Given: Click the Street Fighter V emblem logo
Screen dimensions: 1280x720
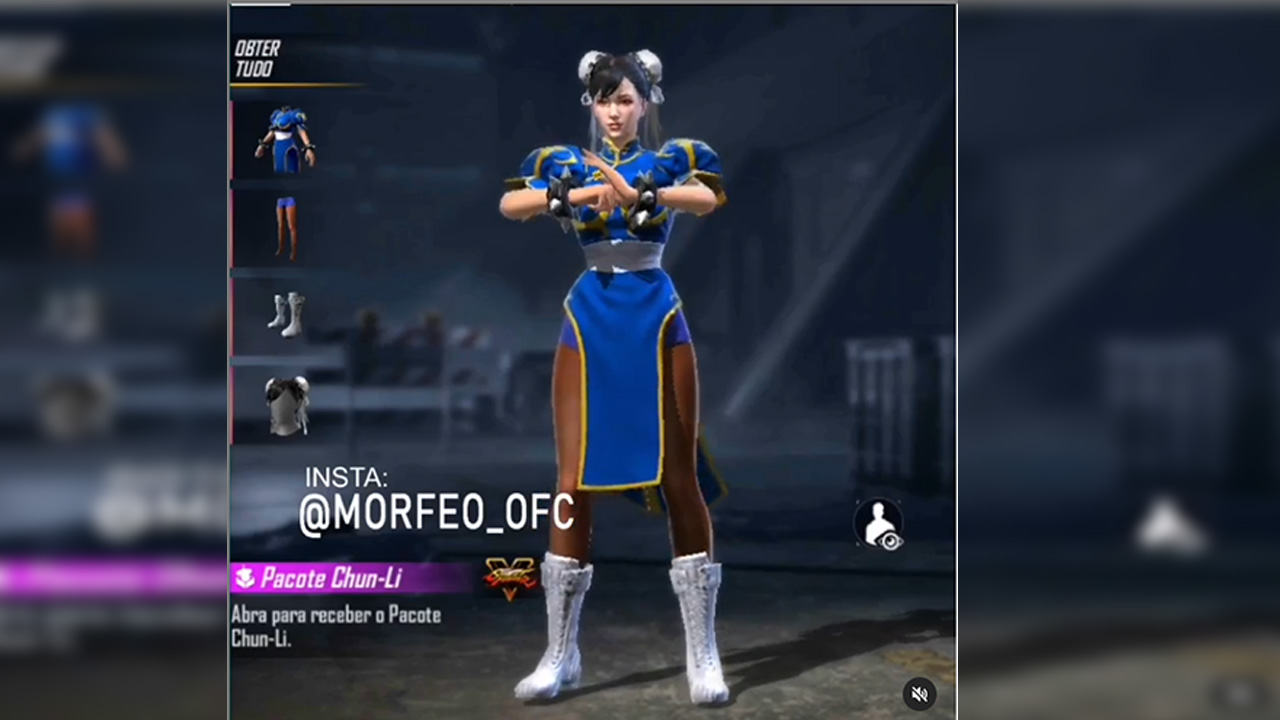Looking at the screenshot, I should point(513,578).
